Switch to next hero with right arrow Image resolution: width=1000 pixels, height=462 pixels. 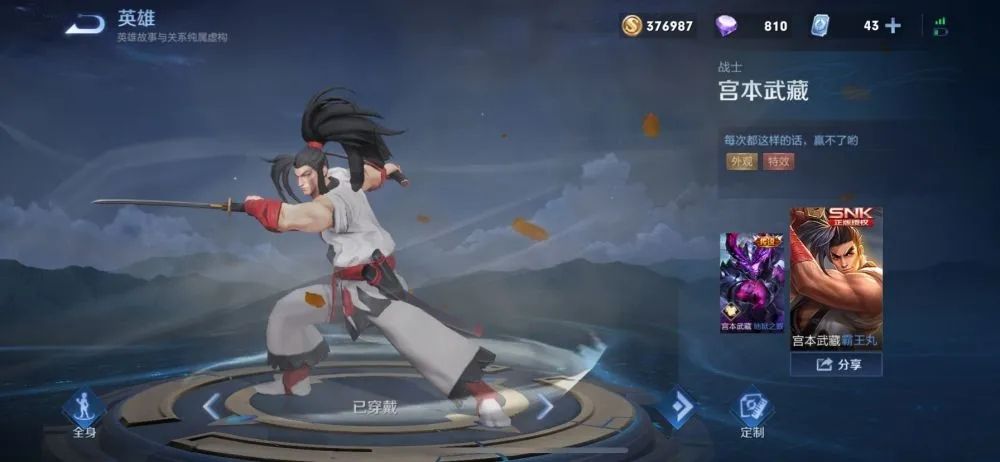point(545,406)
